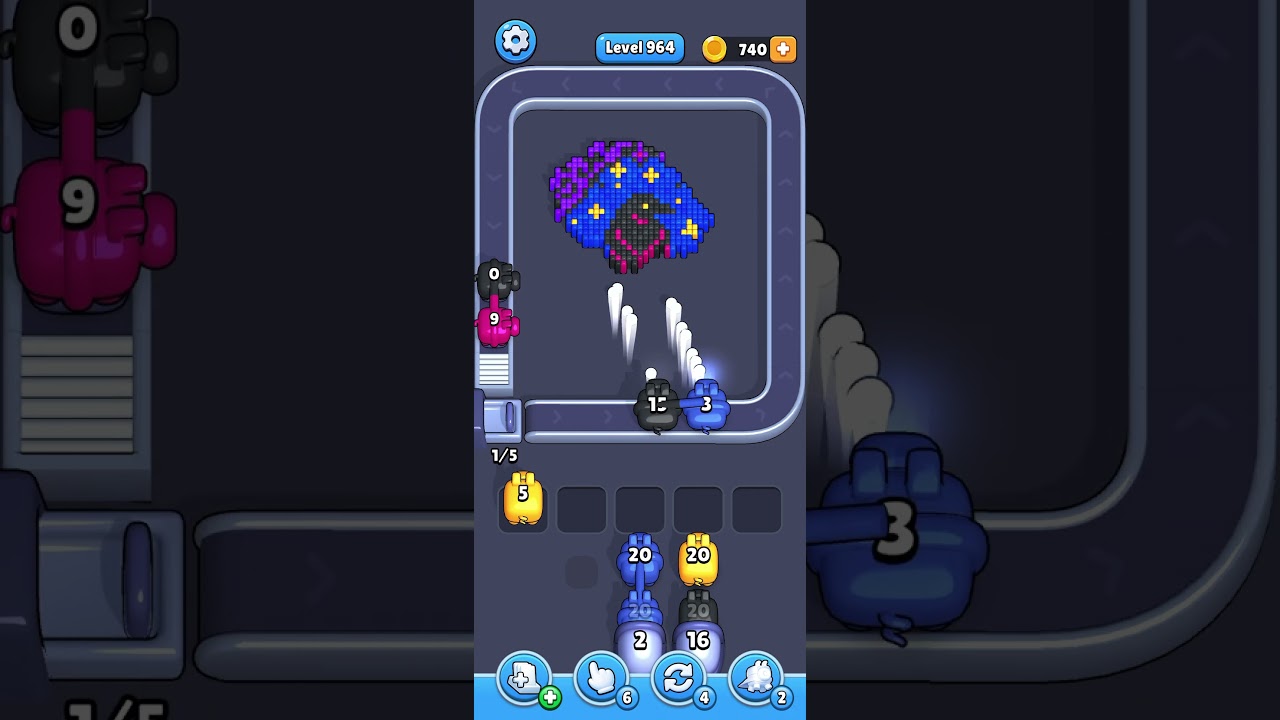
Task: Select the black shooter marked 15
Action: tap(659, 405)
